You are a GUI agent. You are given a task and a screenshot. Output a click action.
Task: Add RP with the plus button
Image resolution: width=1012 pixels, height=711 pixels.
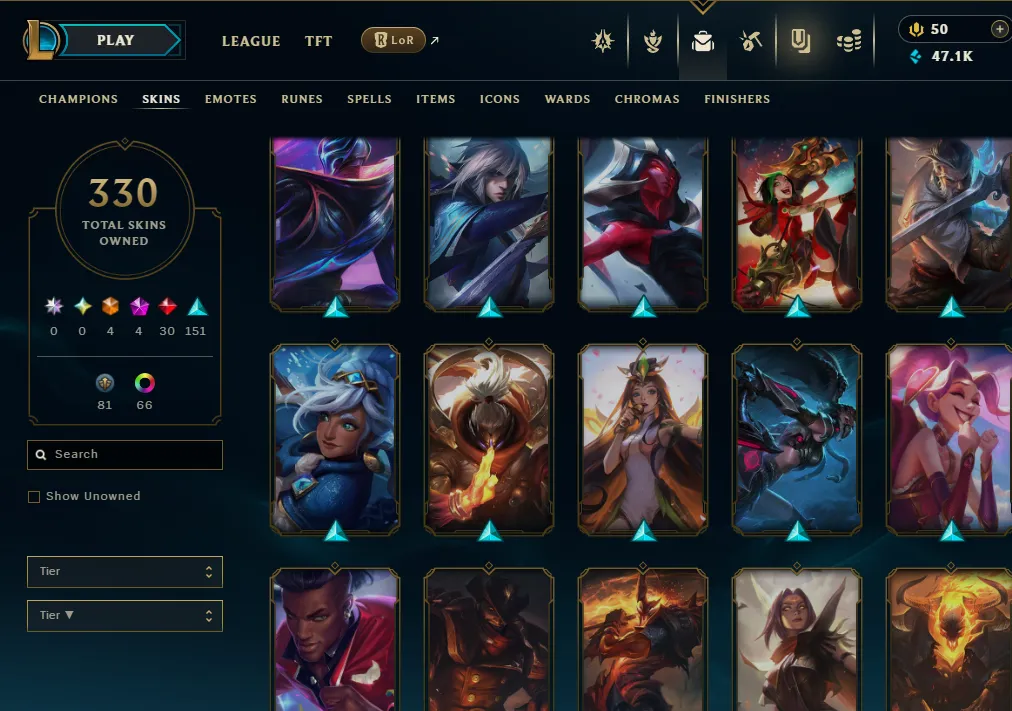tap(999, 29)
